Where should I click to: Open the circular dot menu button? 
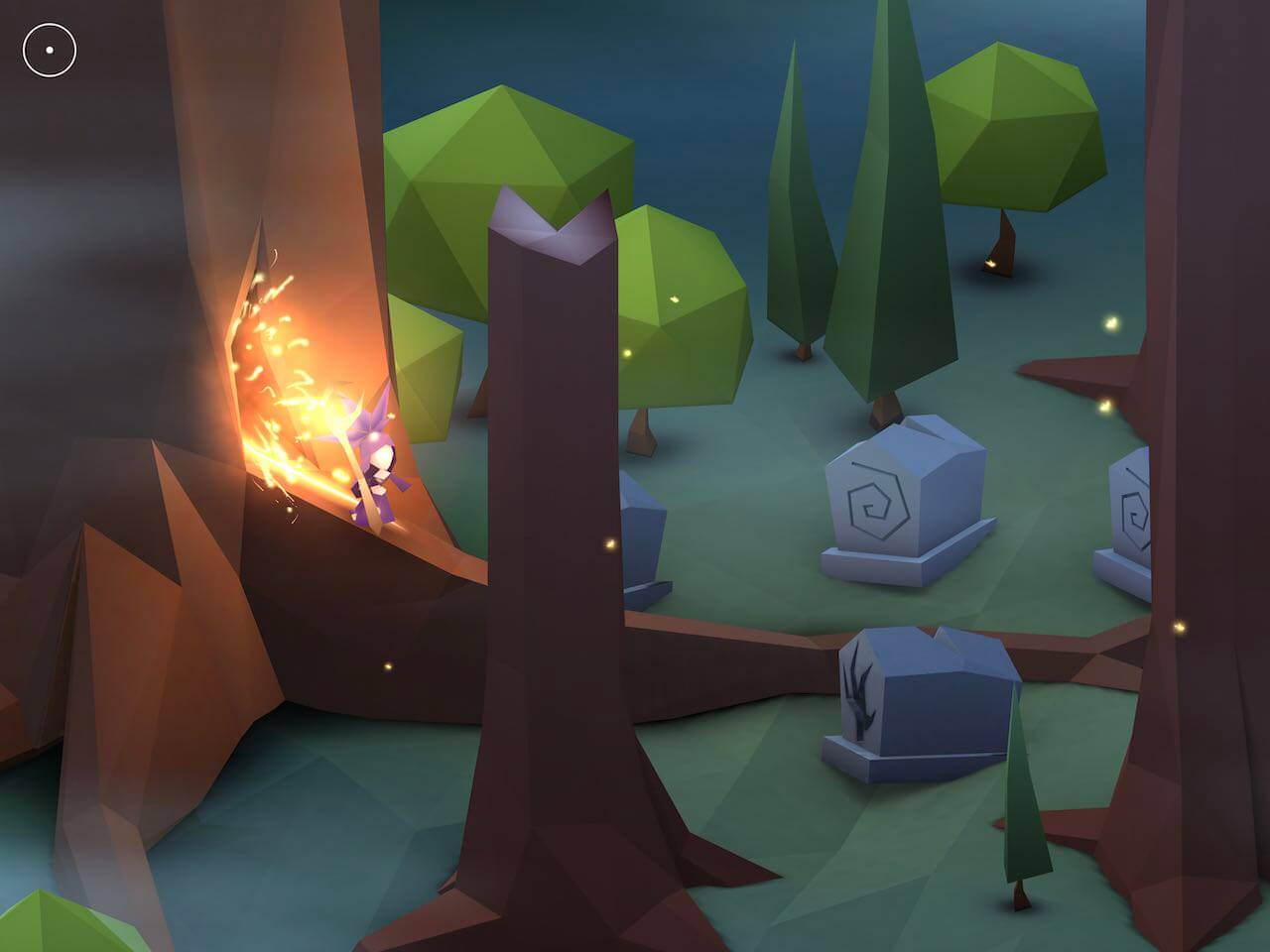(50, 50)
